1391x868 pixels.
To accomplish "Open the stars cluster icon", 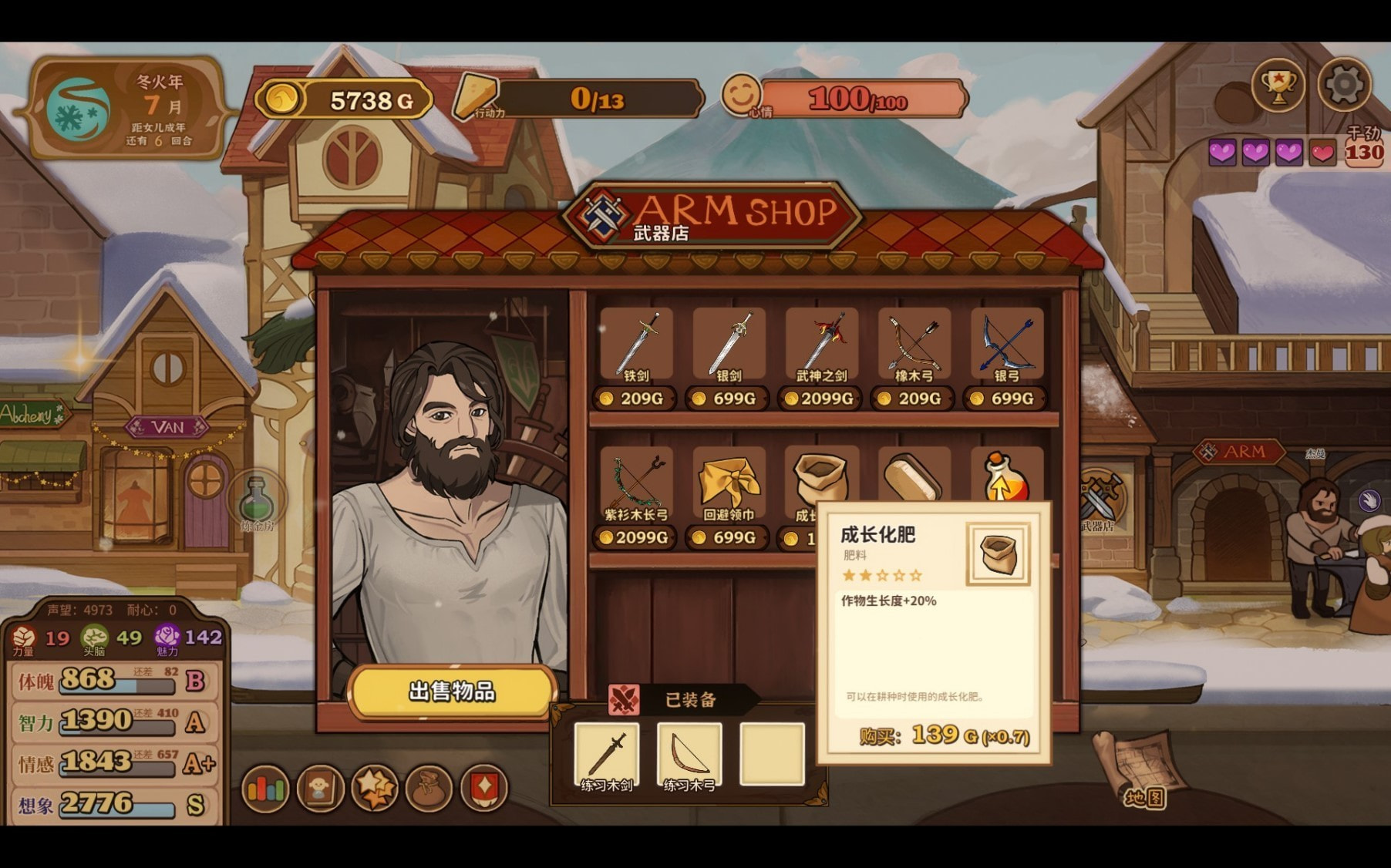I will 375,789.
